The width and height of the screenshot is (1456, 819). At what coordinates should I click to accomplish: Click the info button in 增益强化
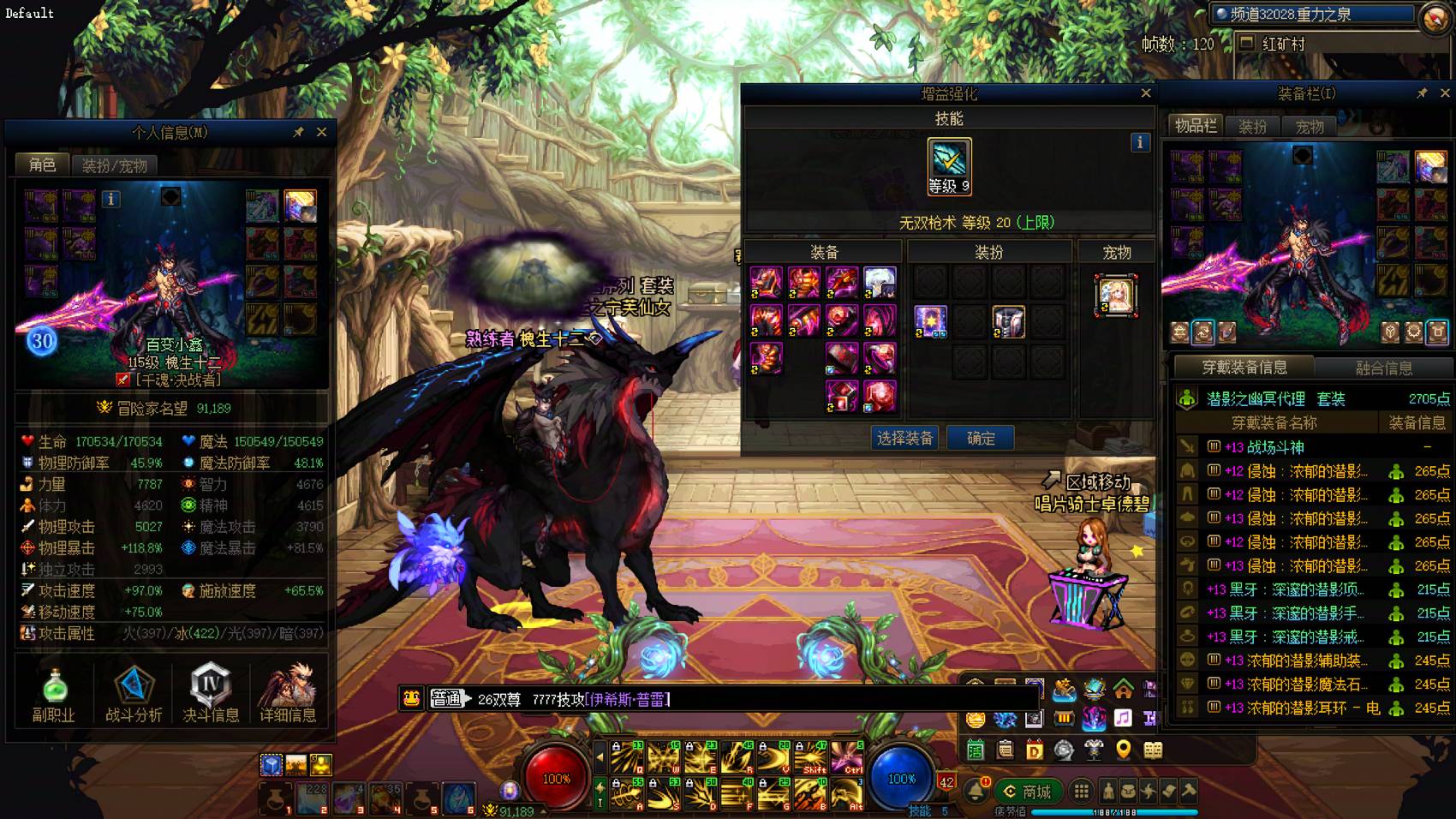point(1139,142)
